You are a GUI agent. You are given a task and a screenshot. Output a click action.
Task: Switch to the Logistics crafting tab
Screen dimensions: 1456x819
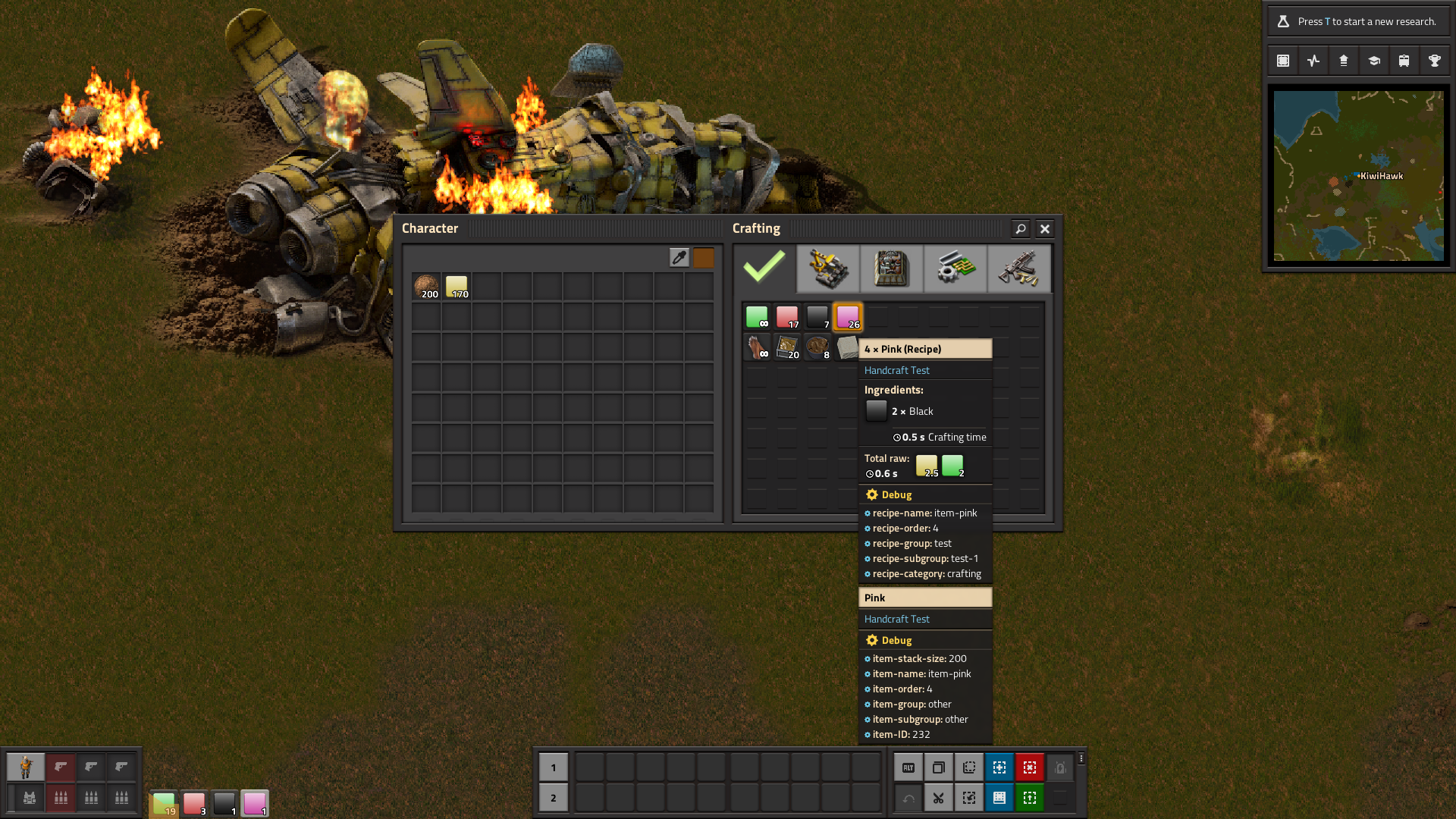click(828, 268)
